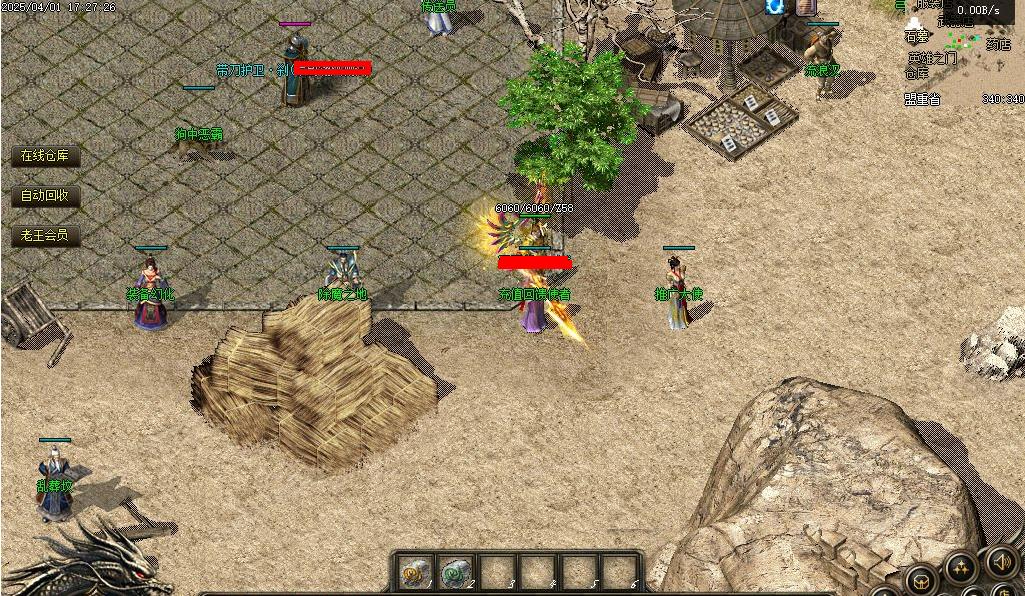Viewport: 1025px width, 596px height.
Task: Use the green stone in hotbar slot 2
Action: 456,572
